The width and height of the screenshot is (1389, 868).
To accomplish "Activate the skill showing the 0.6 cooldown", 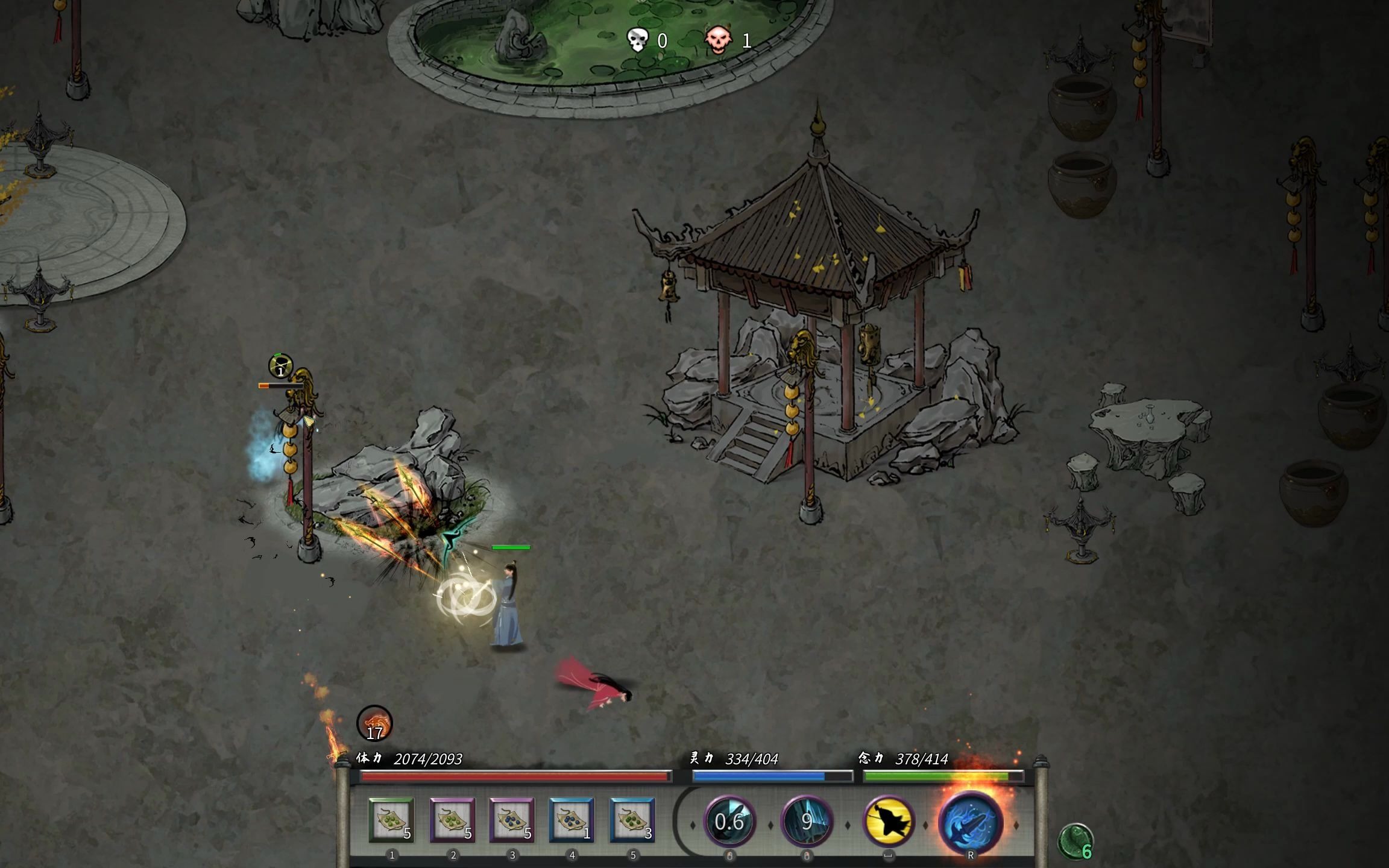I will [x=729, y=821].
